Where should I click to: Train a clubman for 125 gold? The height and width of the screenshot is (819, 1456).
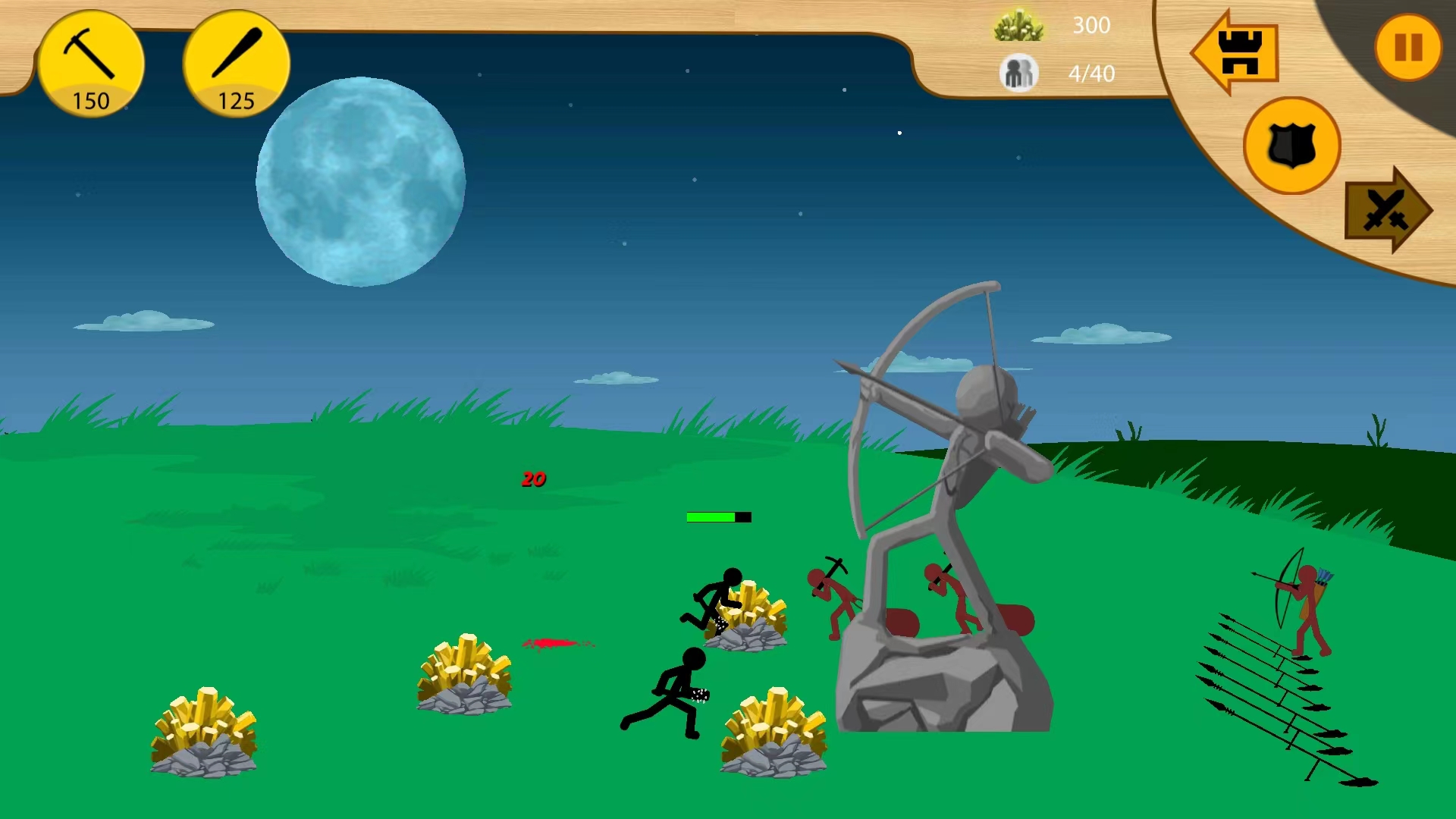tap(236, 64)
